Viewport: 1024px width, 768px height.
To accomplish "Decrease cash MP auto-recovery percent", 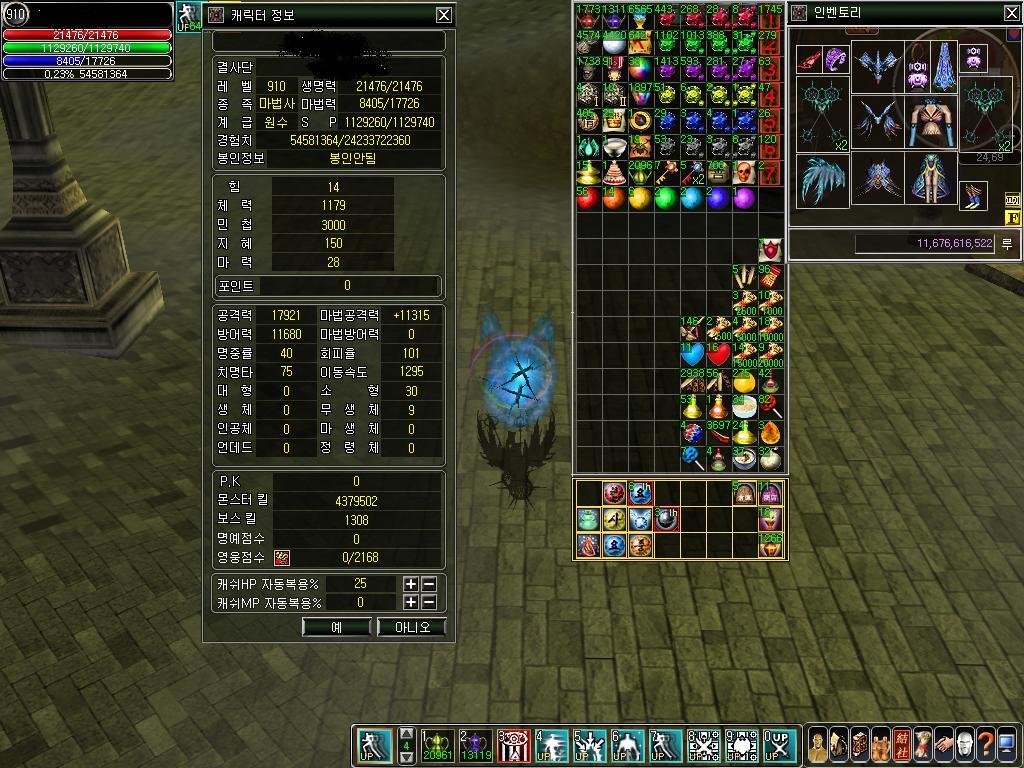I will (429, 603).
